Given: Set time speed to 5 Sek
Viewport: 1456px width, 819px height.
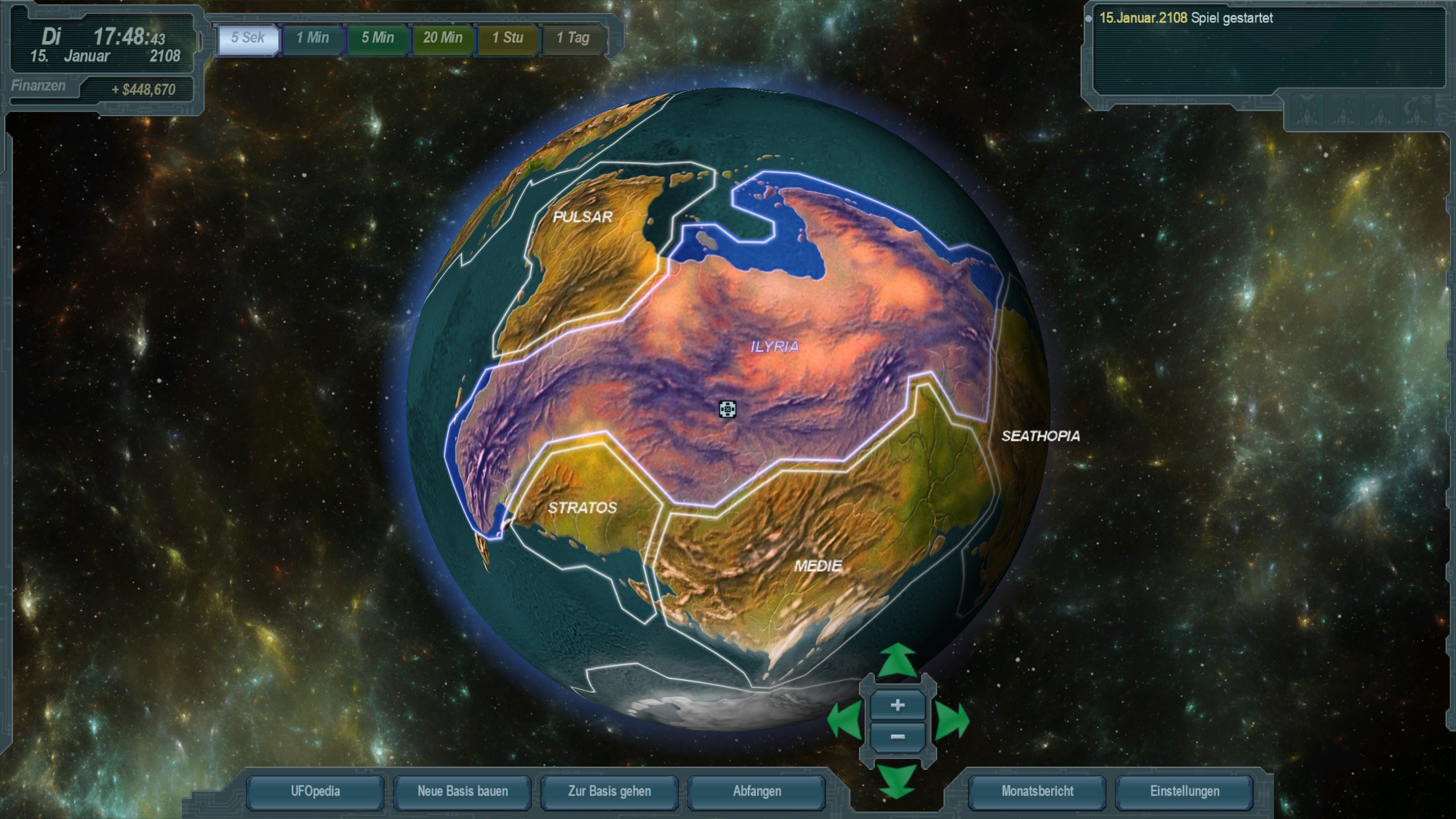Looking at the screenshot, I should (248, 39).
